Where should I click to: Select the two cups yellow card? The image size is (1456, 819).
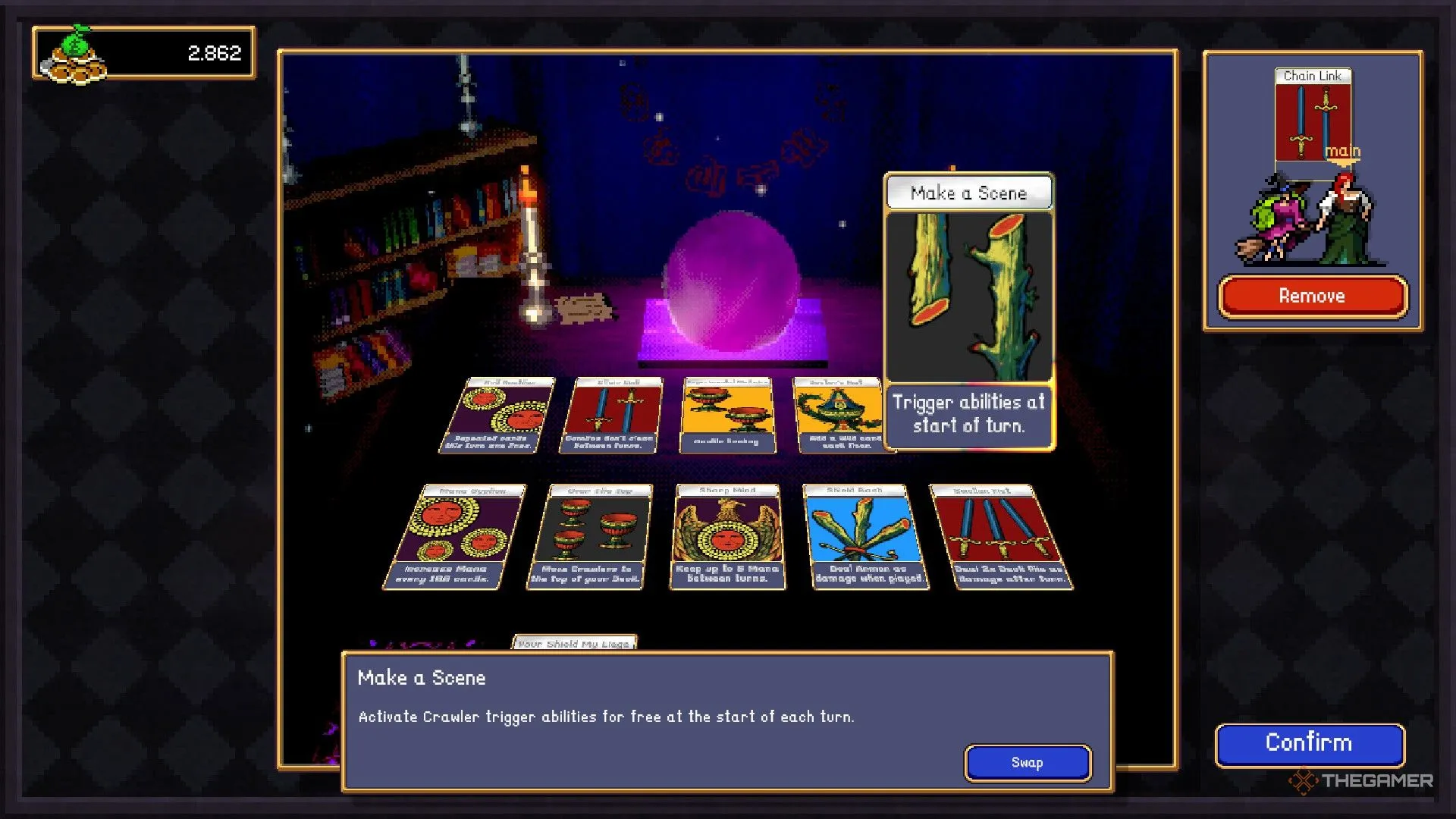[726, 416]
